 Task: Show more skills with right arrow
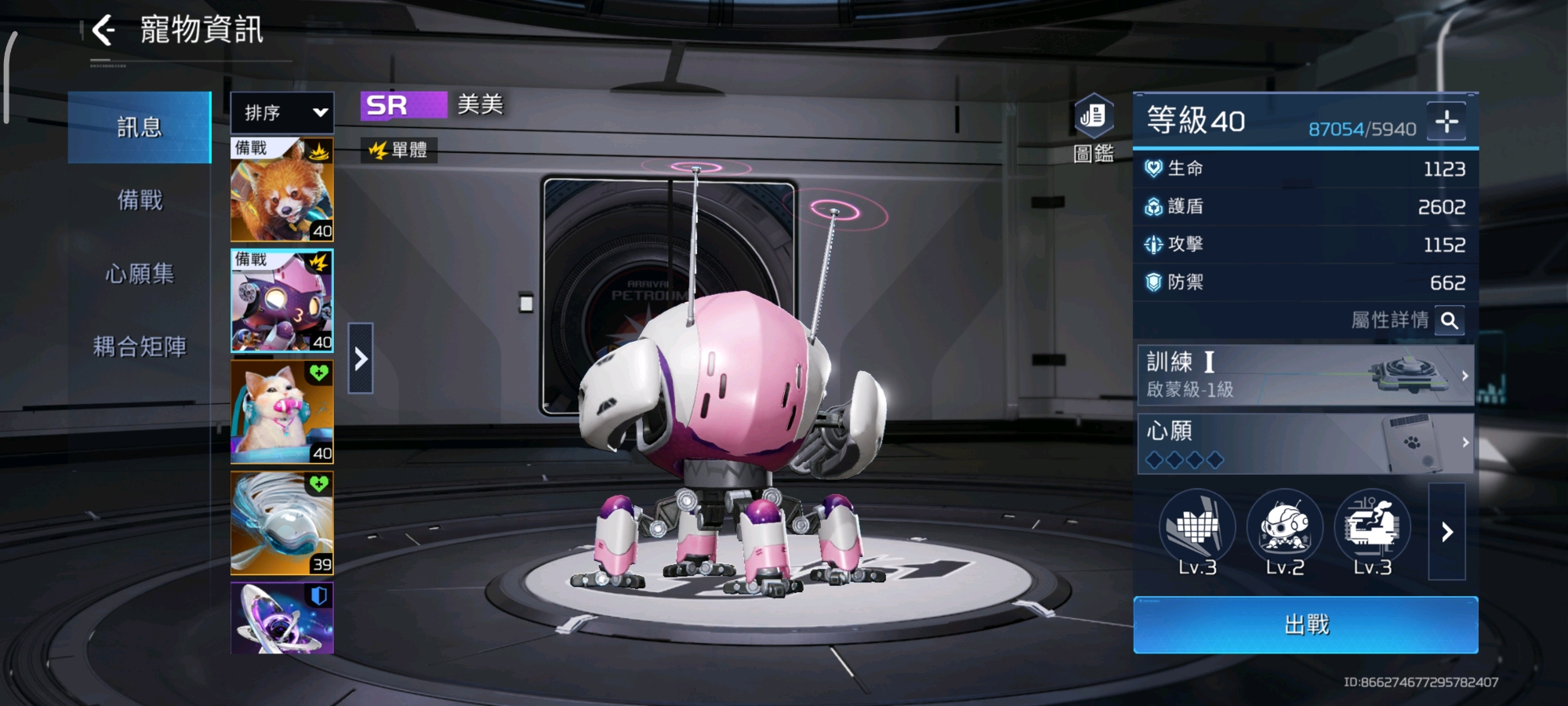tap(1447, 532)
